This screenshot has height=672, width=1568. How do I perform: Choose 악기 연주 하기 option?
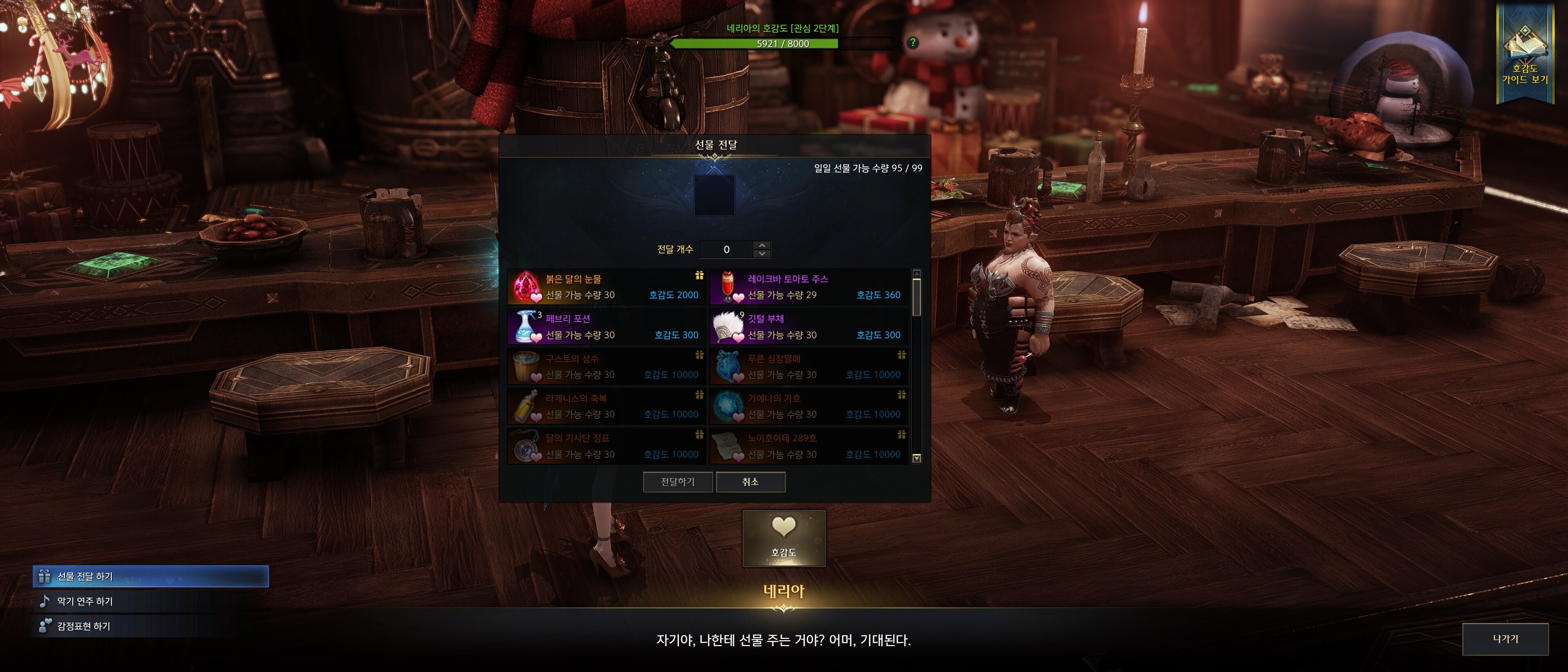tap(85, 601)
